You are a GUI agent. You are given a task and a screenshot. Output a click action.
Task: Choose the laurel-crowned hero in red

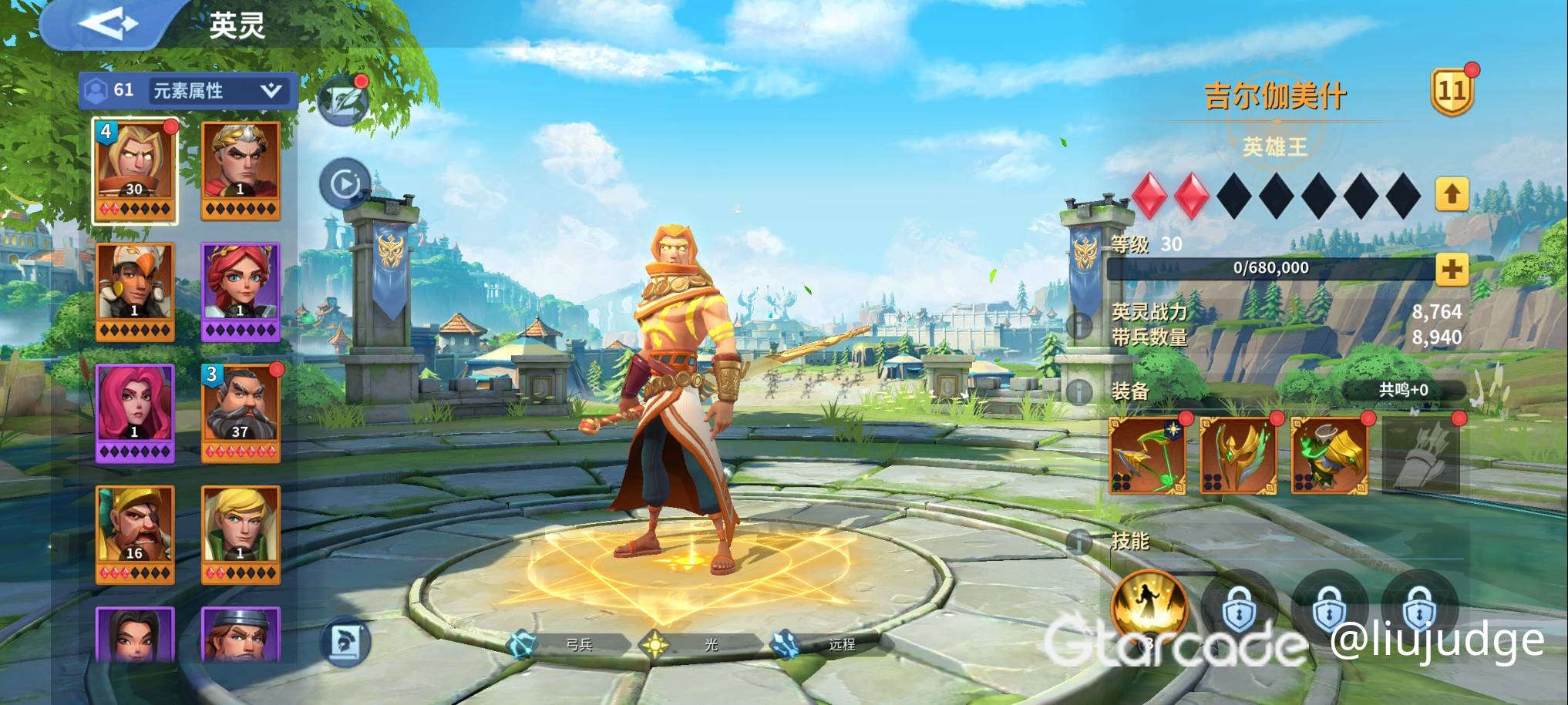tap(241, 171)
